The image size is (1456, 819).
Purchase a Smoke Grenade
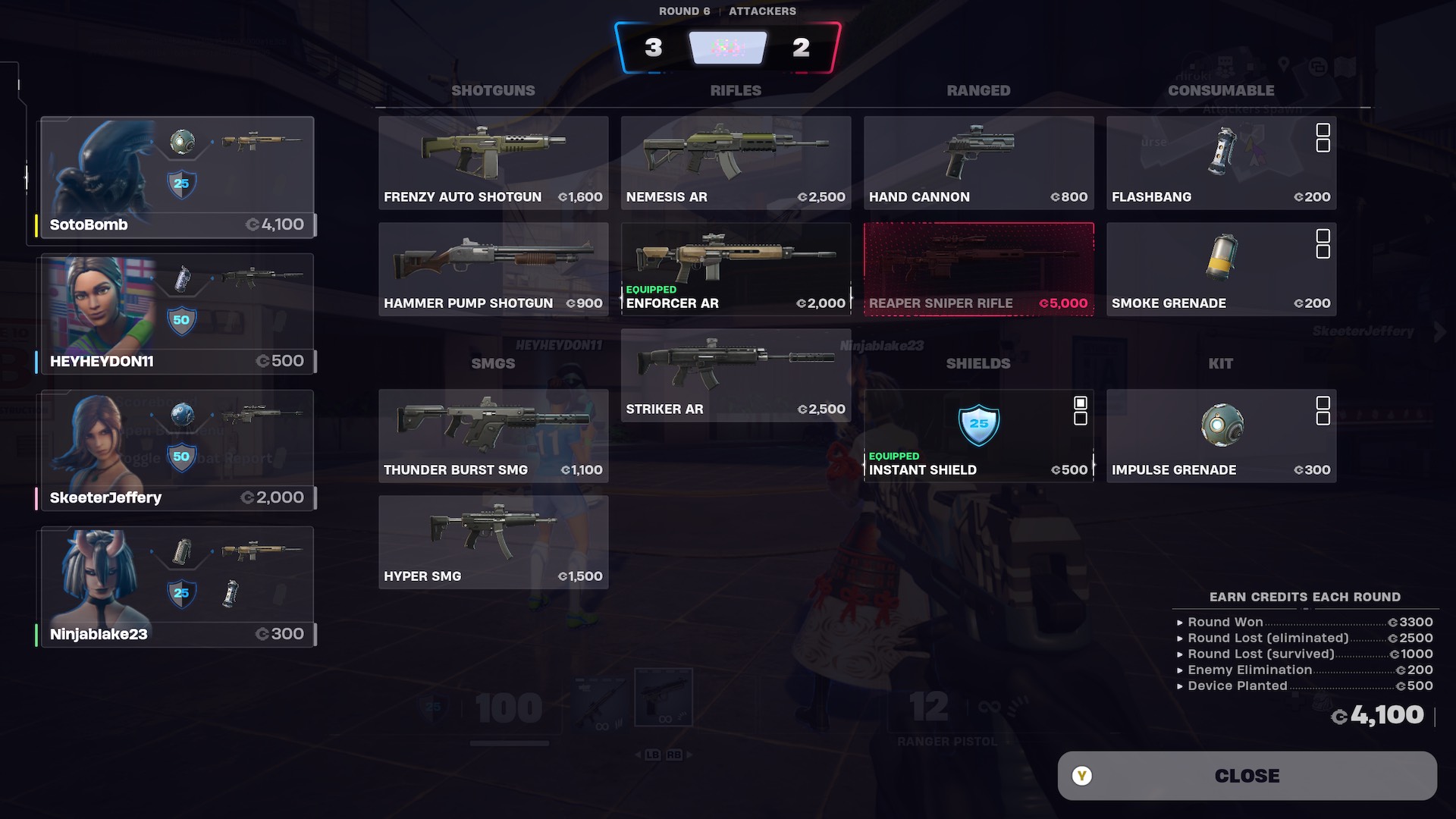1221,268
